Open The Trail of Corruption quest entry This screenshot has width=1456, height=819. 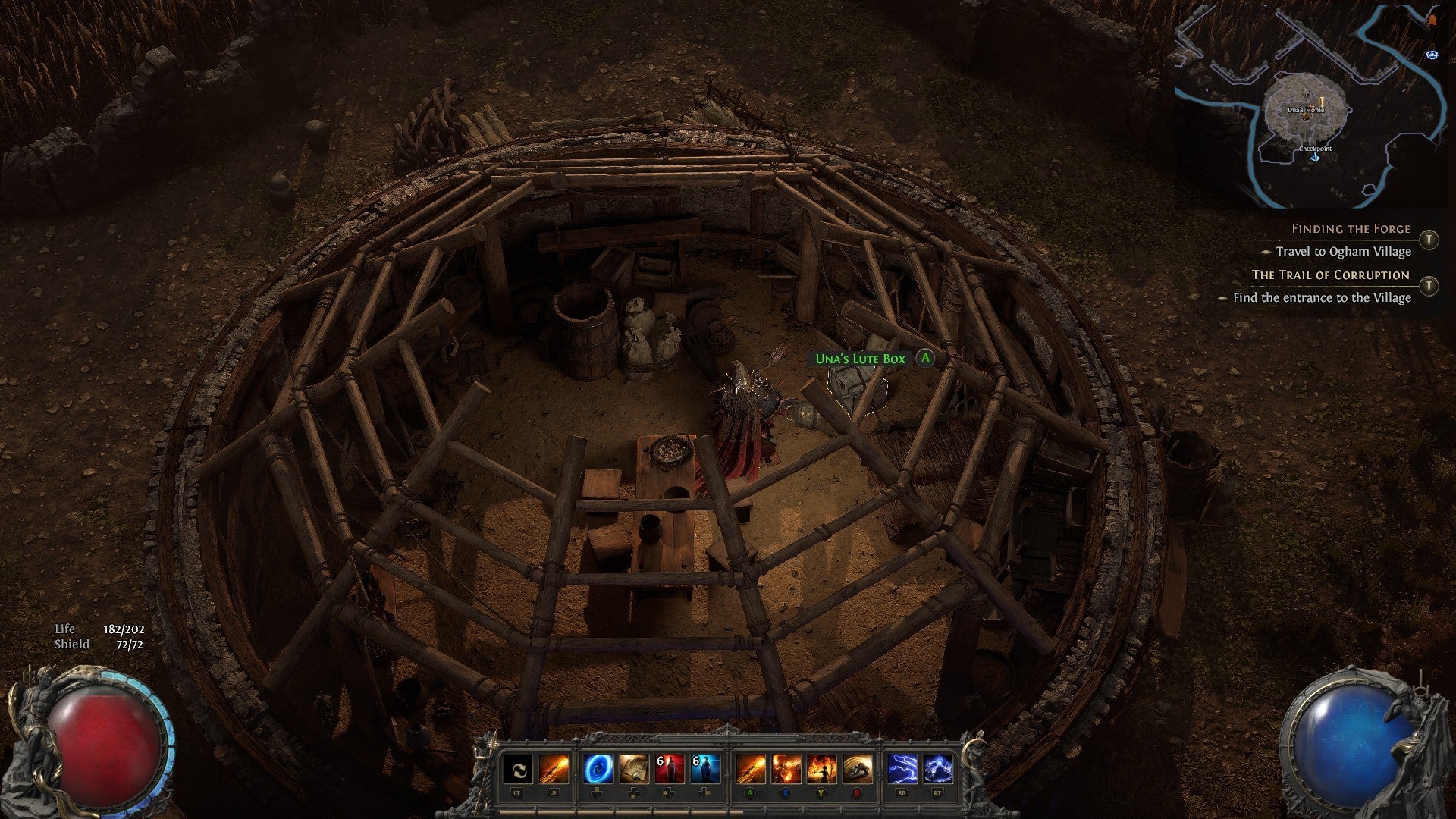(x=1330, y=275)
